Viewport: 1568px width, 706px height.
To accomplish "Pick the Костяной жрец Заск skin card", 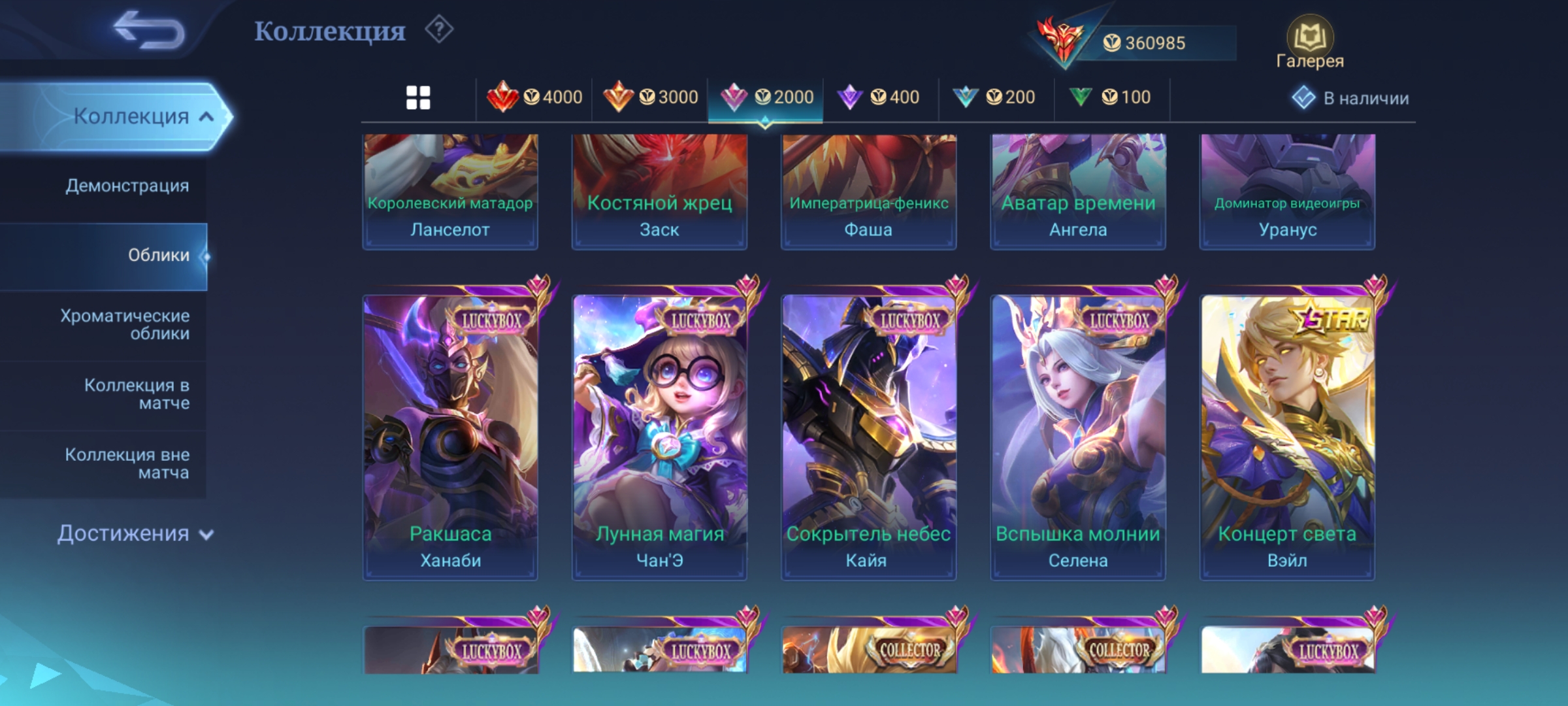I will click(x=659, y=192).
